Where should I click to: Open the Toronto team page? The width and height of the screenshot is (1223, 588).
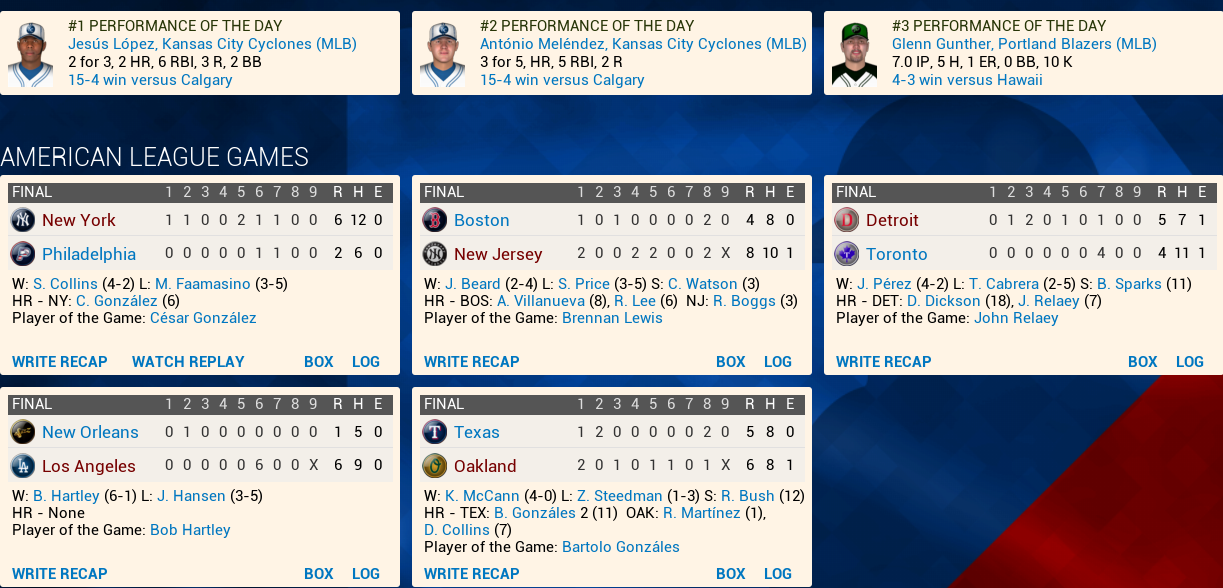coord(896,254)
